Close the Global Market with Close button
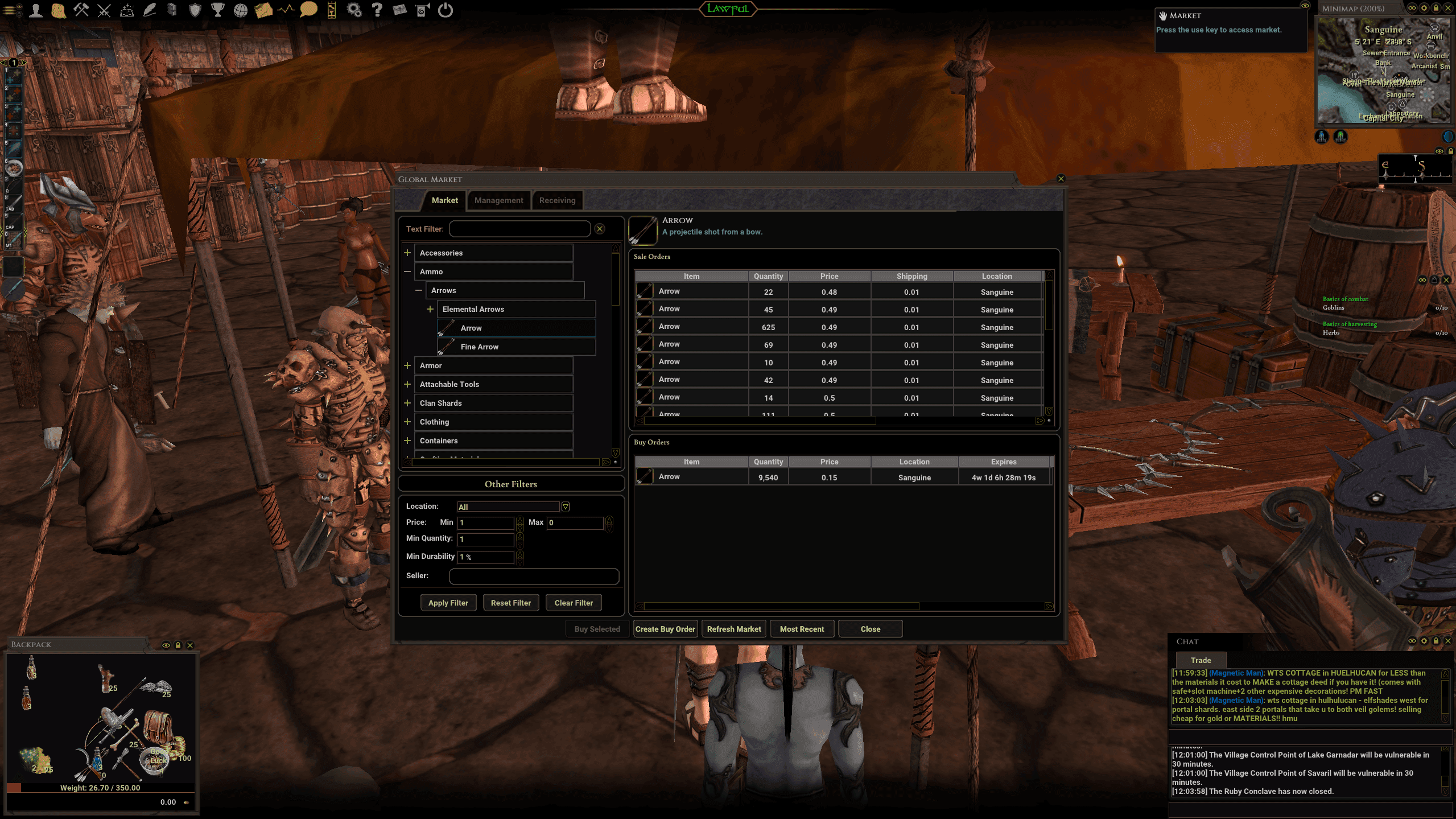This screenshot has width=1456, height=819. (870, 629)
